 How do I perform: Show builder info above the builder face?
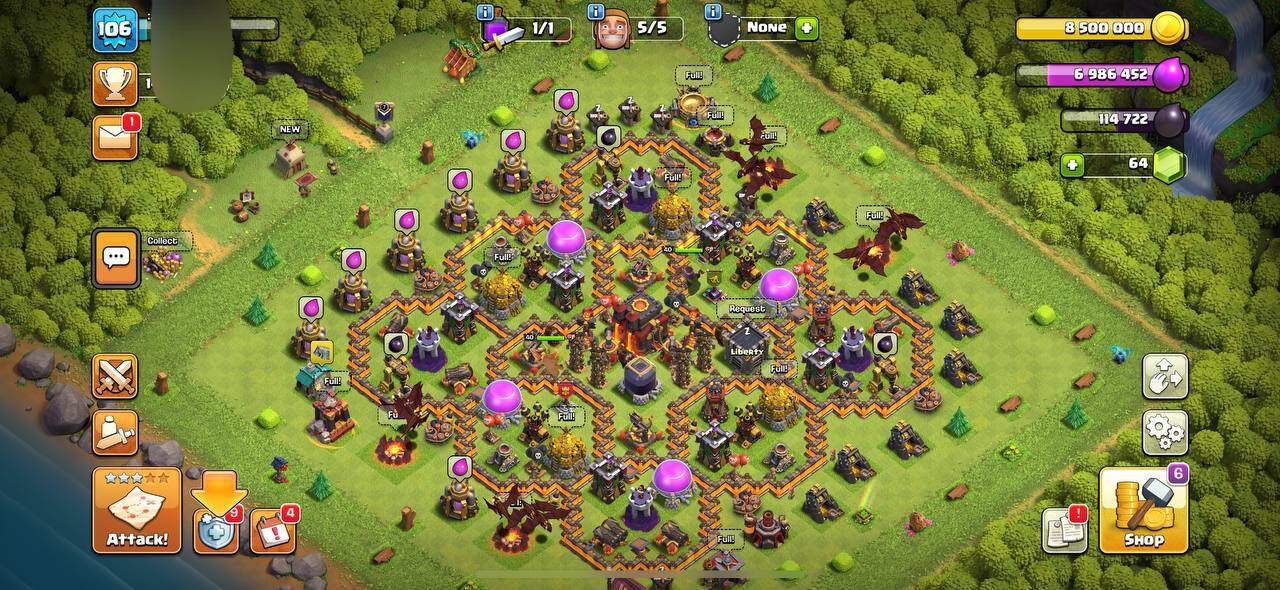pyautogui.click(x=596, y=12)
